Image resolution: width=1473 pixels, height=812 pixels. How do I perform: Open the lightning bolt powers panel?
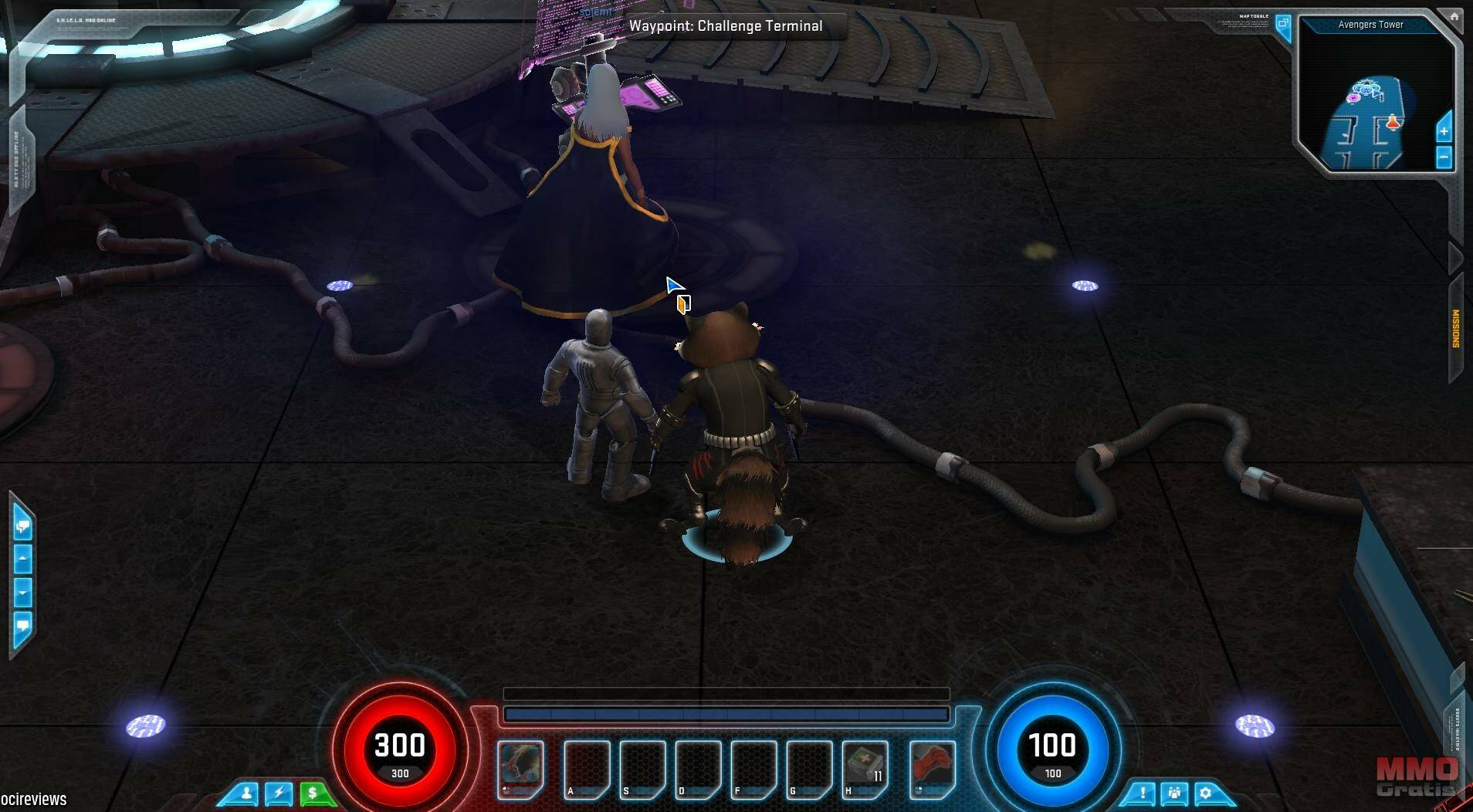coord(279,793)
